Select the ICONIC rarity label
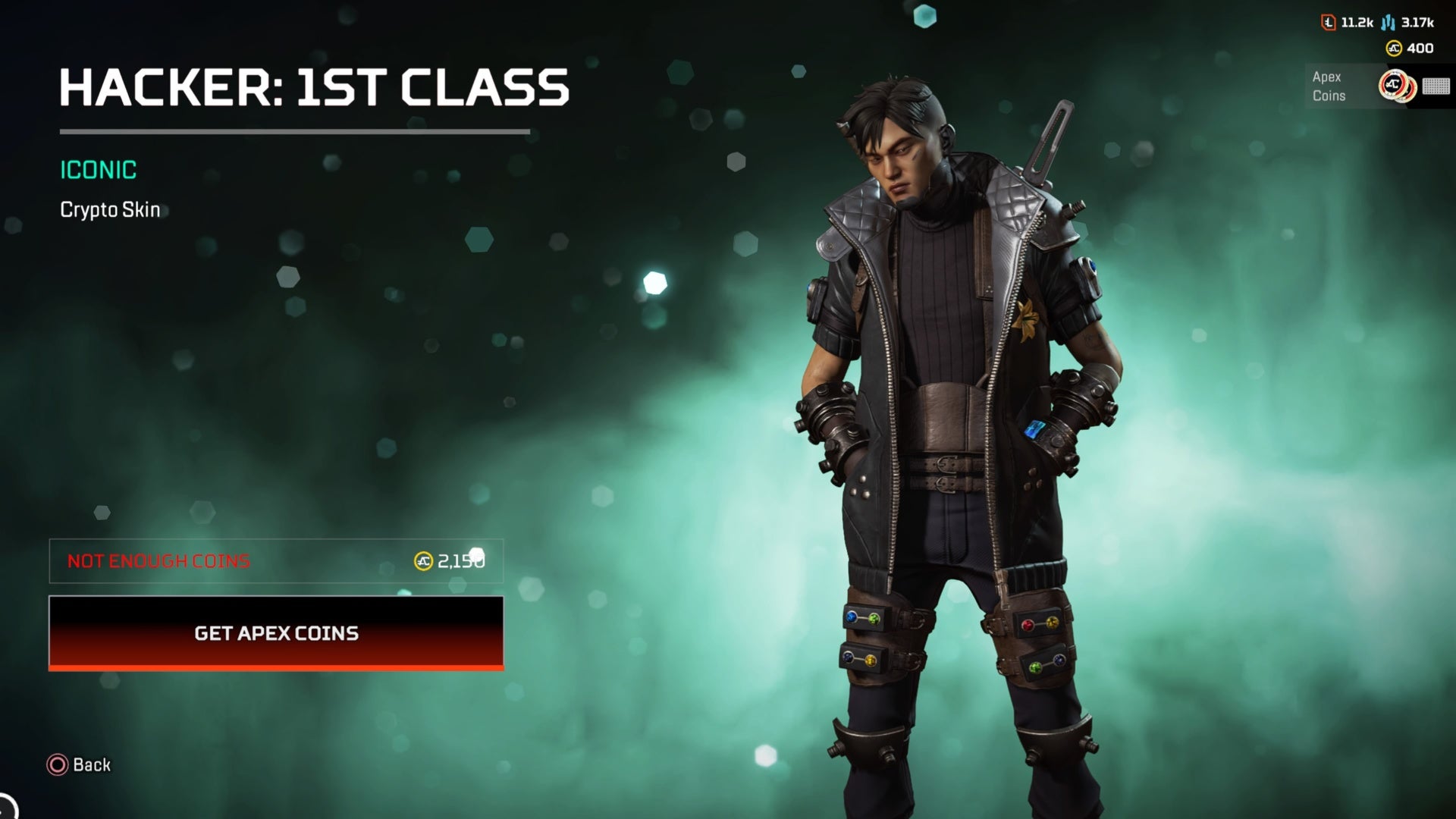 coord(98,170)
